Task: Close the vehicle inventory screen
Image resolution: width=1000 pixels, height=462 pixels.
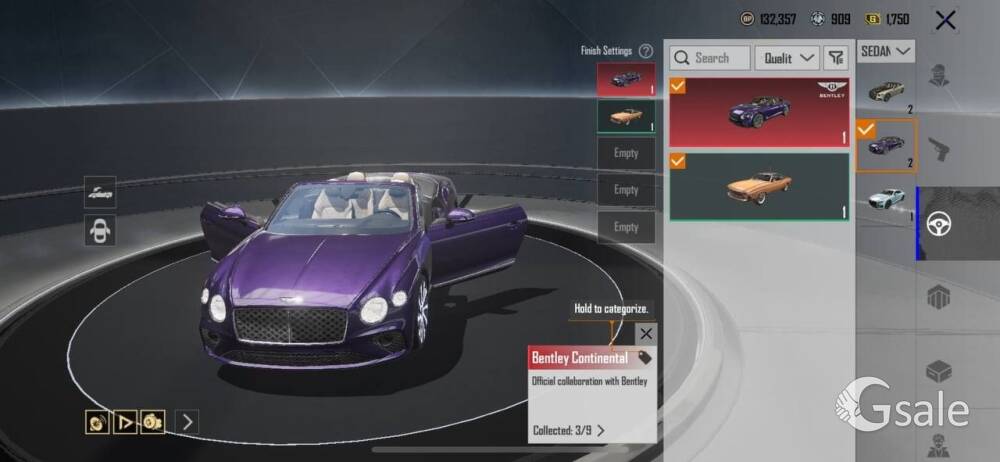Action: [945, 19]
